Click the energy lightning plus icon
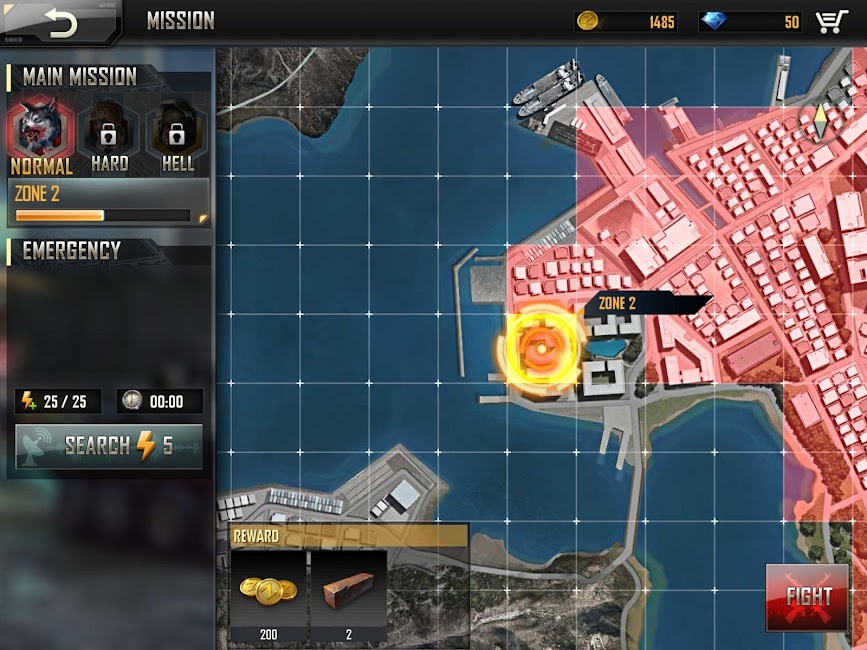The height and width of the screenshot is (650, 867). coord(30,402)
